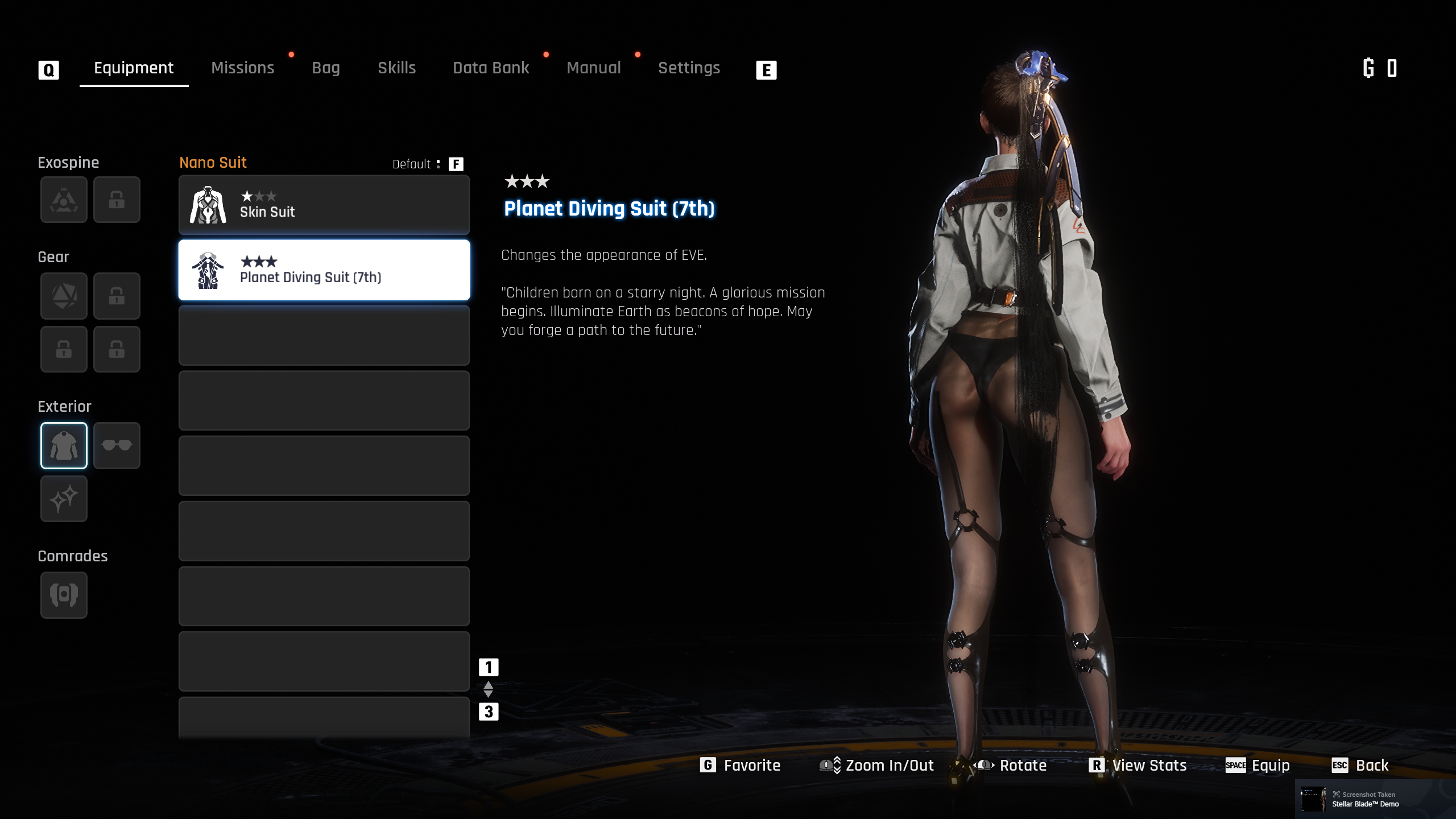Screen dimensions: 1456x819
Task: Show the Skills tab
Action: pyautogui.click(x=396, y=68)
